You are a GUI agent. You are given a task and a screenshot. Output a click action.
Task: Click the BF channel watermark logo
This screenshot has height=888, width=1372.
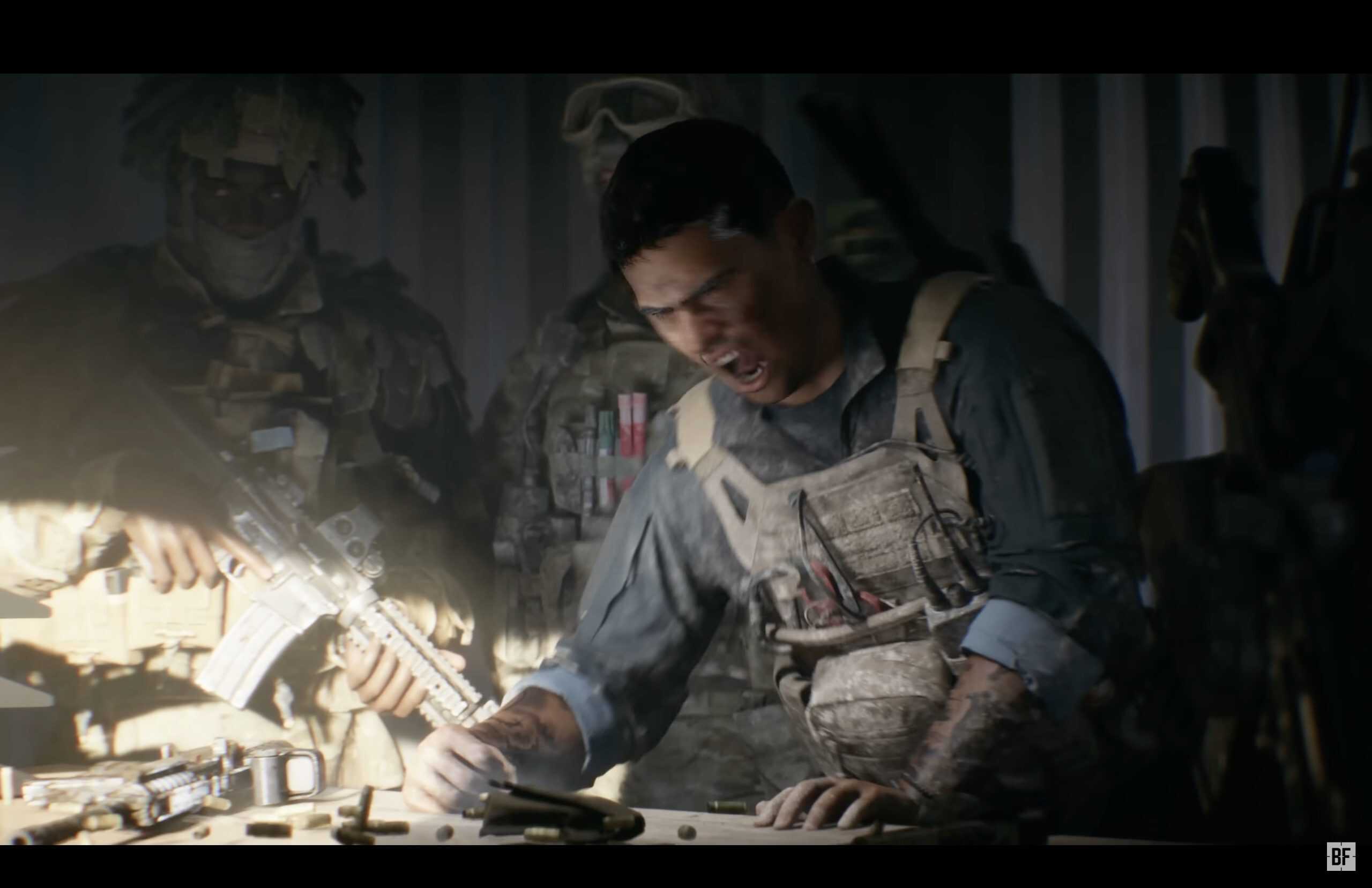(1340, 857)
